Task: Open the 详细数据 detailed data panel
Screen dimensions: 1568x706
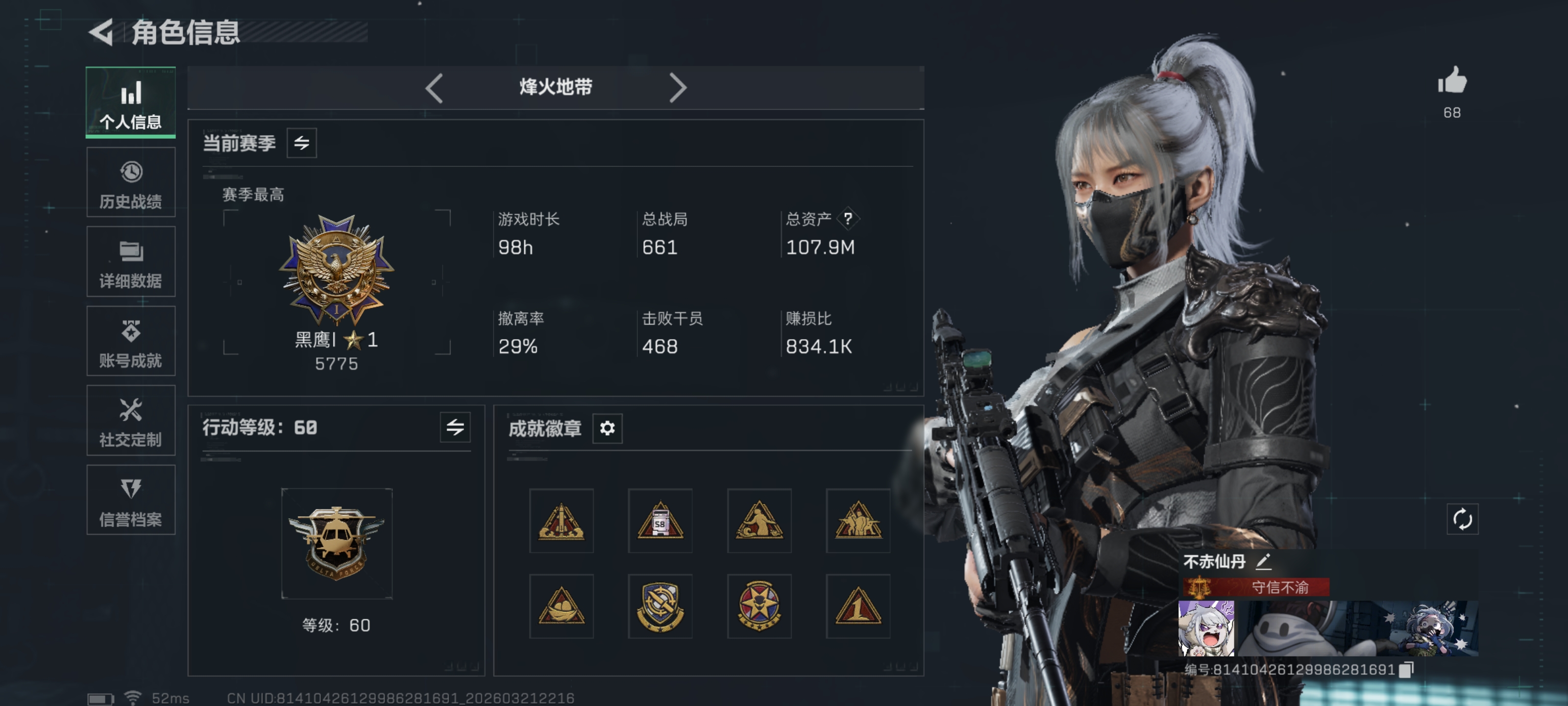Action: pyautogui.click(x=130, y=262)
